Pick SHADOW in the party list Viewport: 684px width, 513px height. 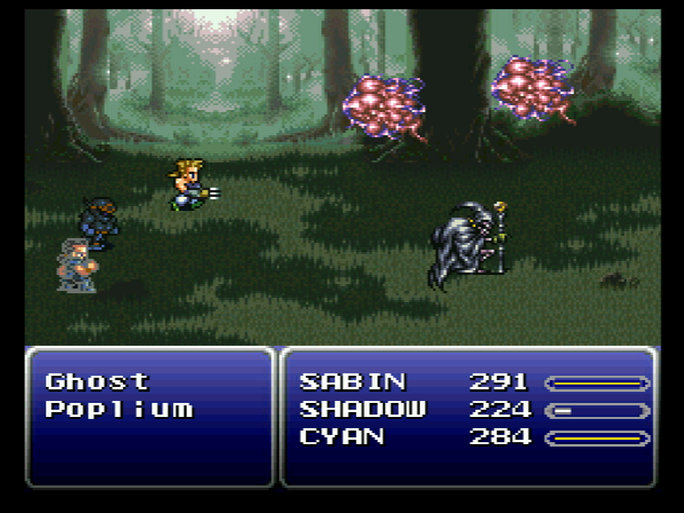[363, 410]
